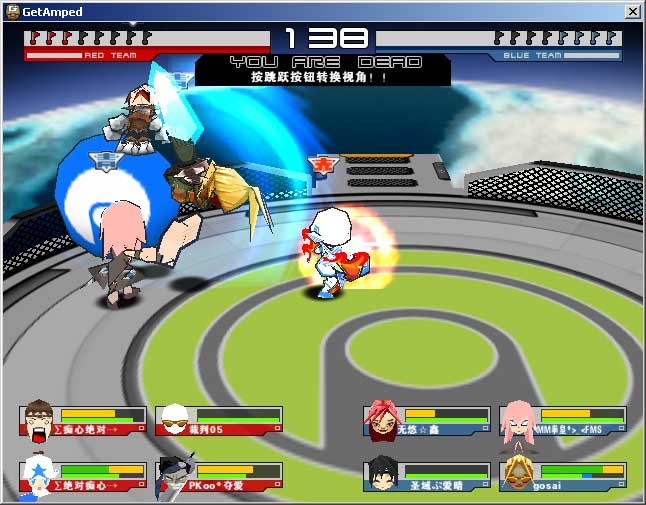Pick the red-haired 无悠 player panel
This screenshot has height=505, width=646.
pos(427,421)
